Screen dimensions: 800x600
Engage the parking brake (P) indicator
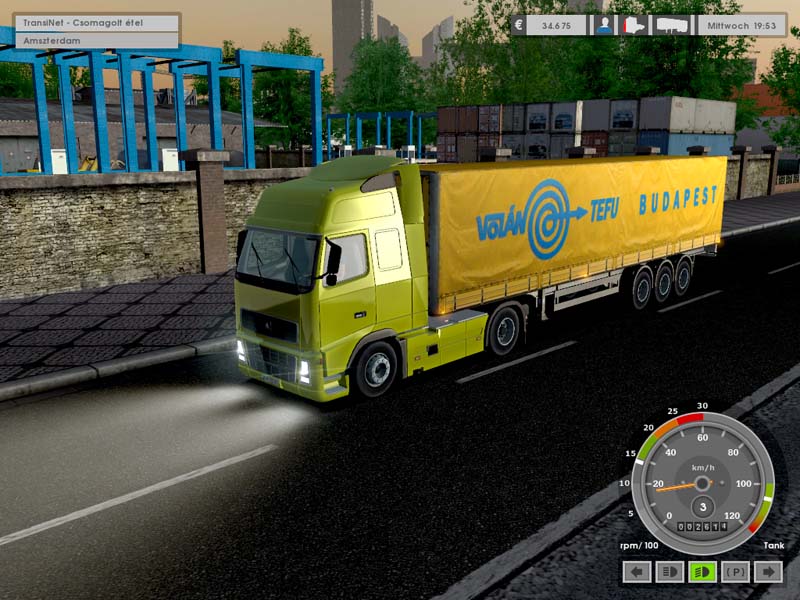(735, 572)
